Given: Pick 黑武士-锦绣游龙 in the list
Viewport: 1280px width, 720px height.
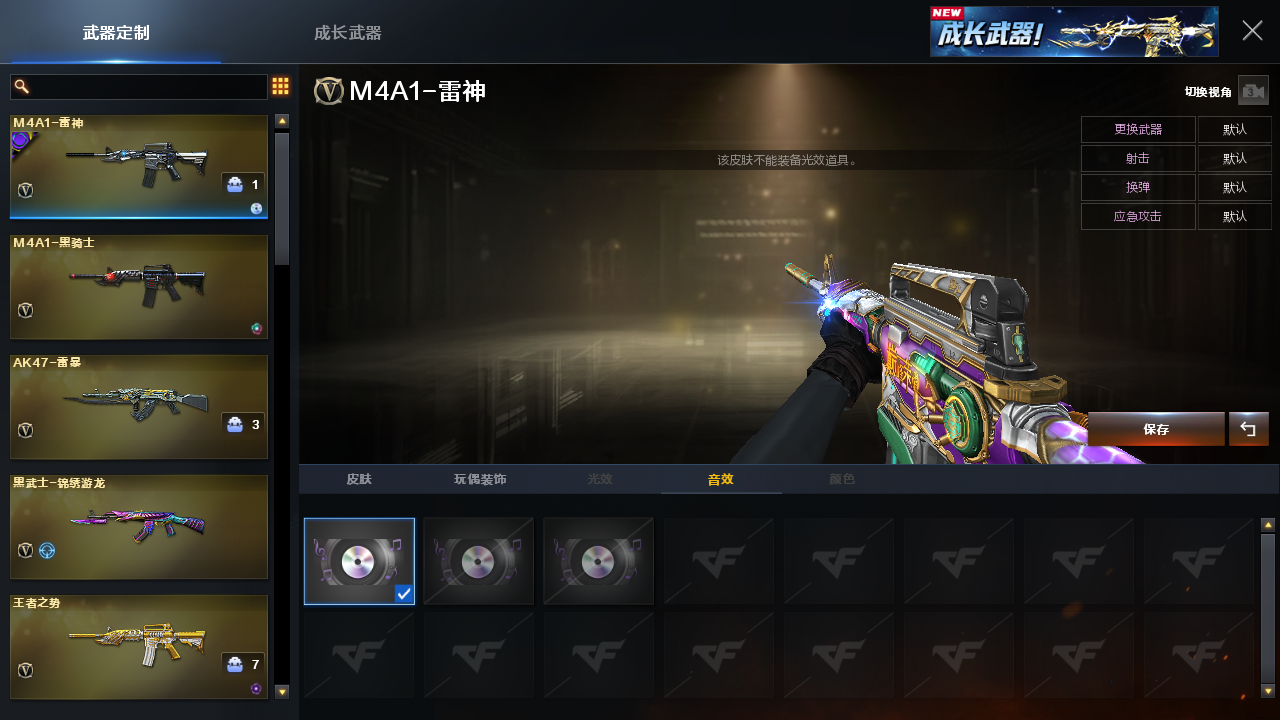Looking at the screenshot, I should coord(139,527).
